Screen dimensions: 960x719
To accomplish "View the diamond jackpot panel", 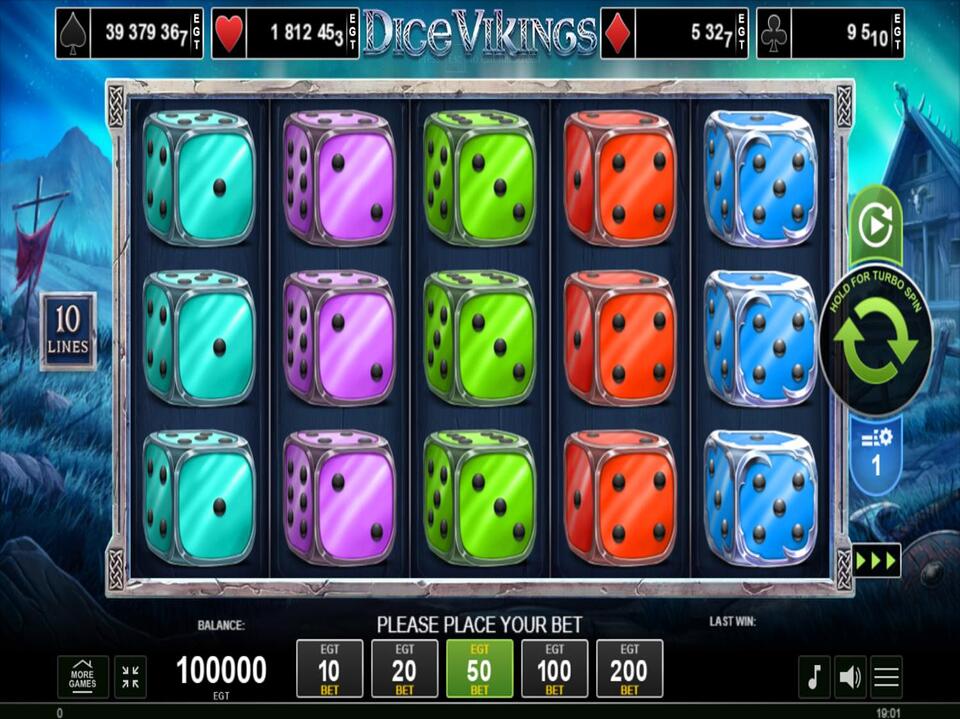I will pyautogui.click(x=674, y=34).
